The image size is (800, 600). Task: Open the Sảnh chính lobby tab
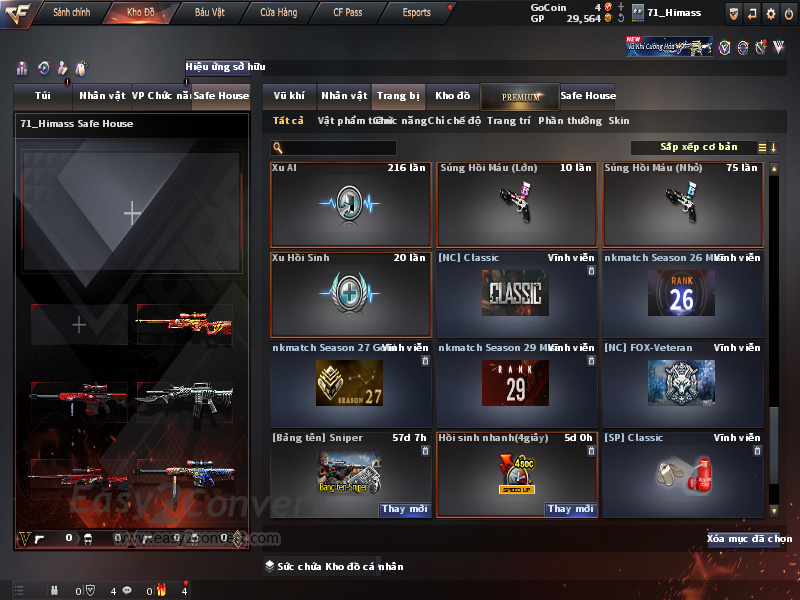coord(72,13)
